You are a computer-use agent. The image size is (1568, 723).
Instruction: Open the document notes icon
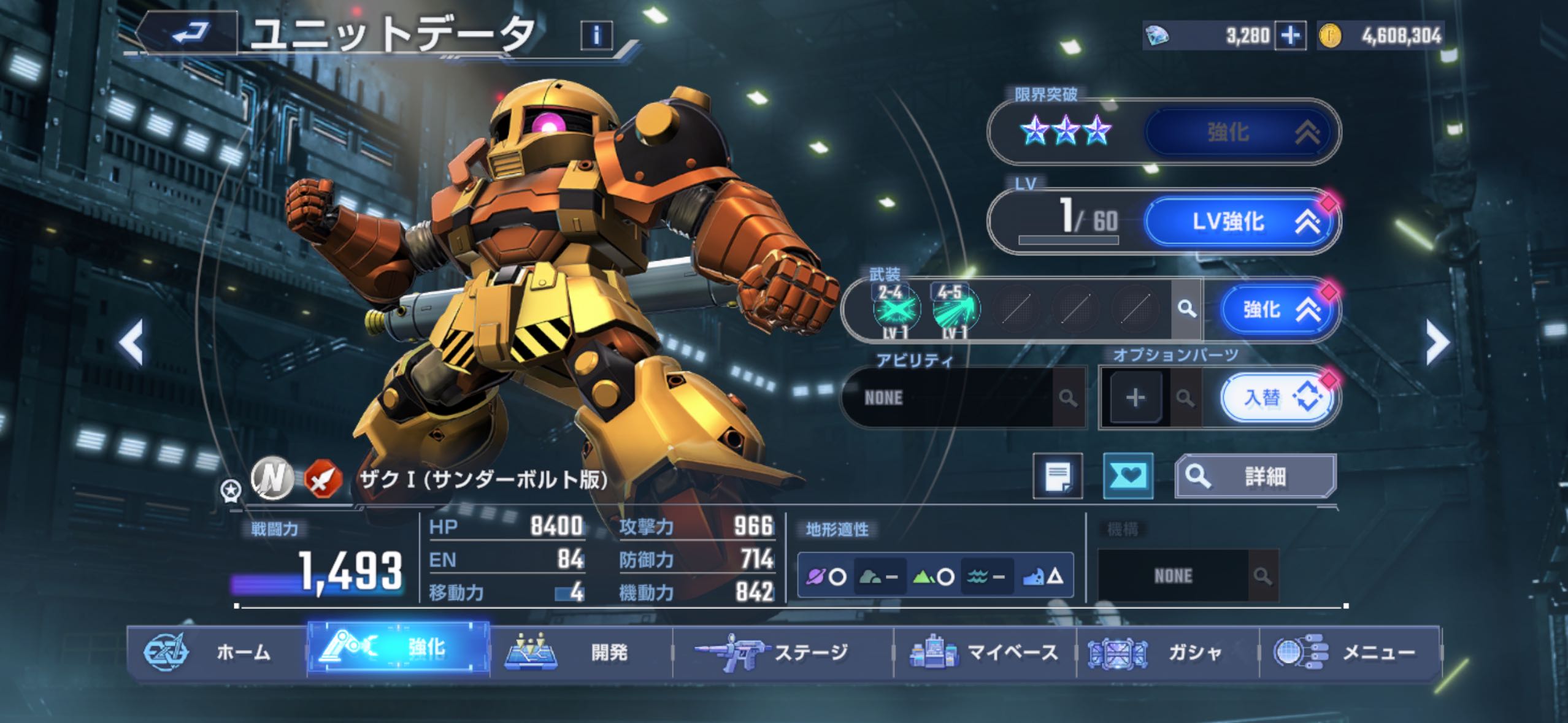tap(1058, 476)
